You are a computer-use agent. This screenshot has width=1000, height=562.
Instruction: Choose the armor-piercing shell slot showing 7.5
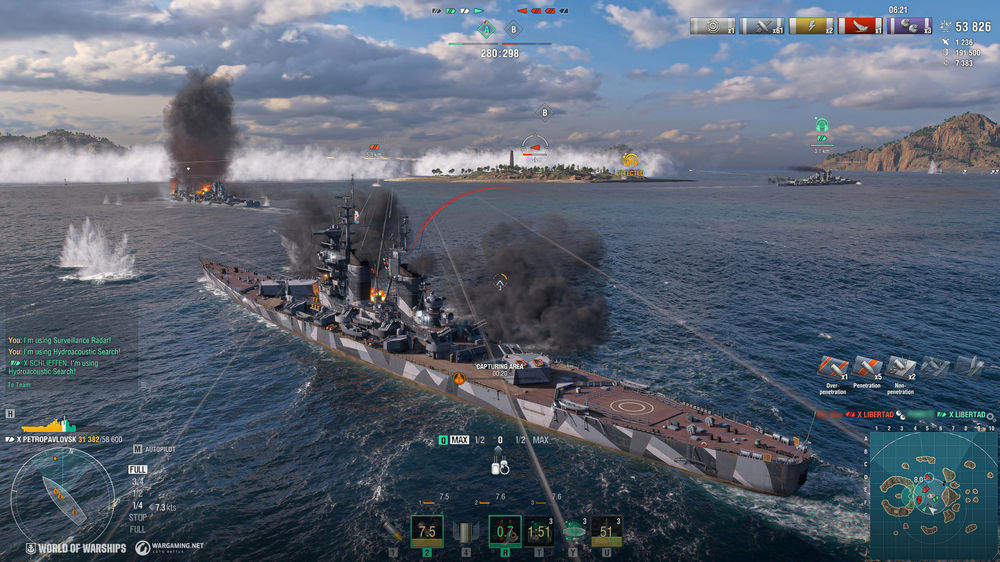coord(427,531)
